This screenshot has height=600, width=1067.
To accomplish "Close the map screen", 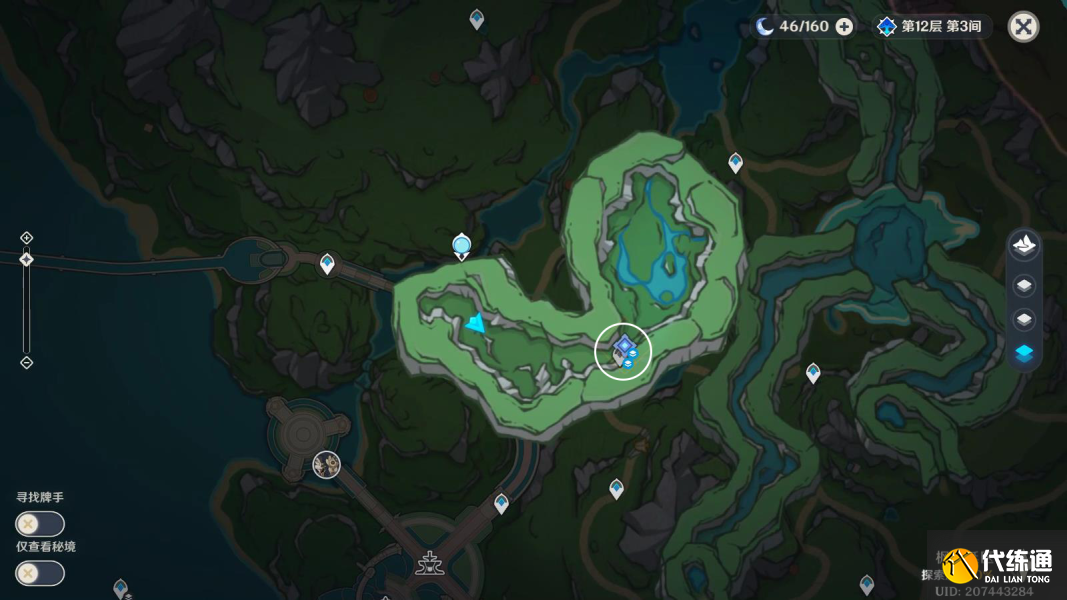I will (1023, 27).
